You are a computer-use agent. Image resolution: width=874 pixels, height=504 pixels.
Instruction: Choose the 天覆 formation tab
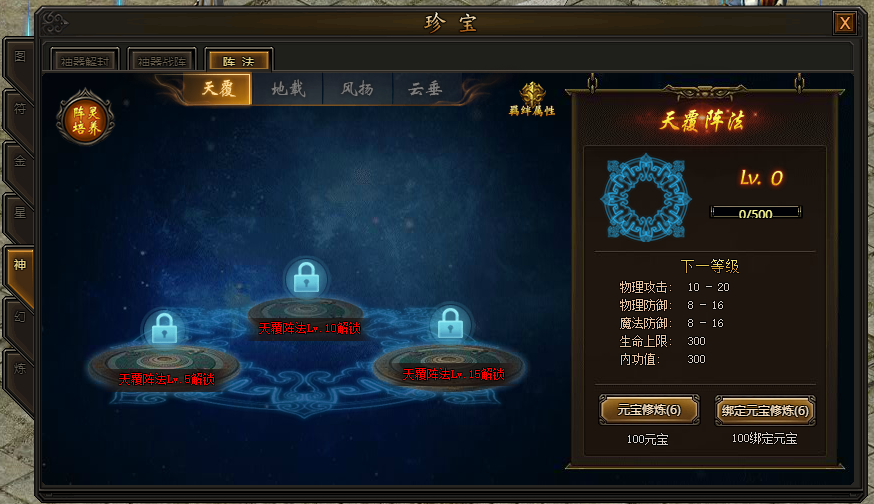coord(218,89)
